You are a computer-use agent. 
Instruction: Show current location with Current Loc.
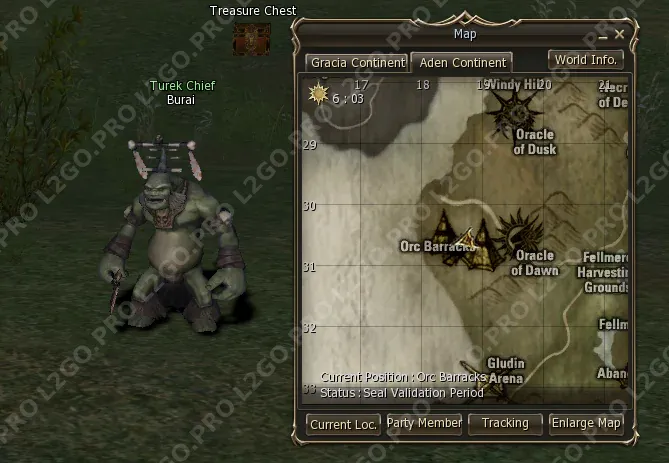coord(343,424)
